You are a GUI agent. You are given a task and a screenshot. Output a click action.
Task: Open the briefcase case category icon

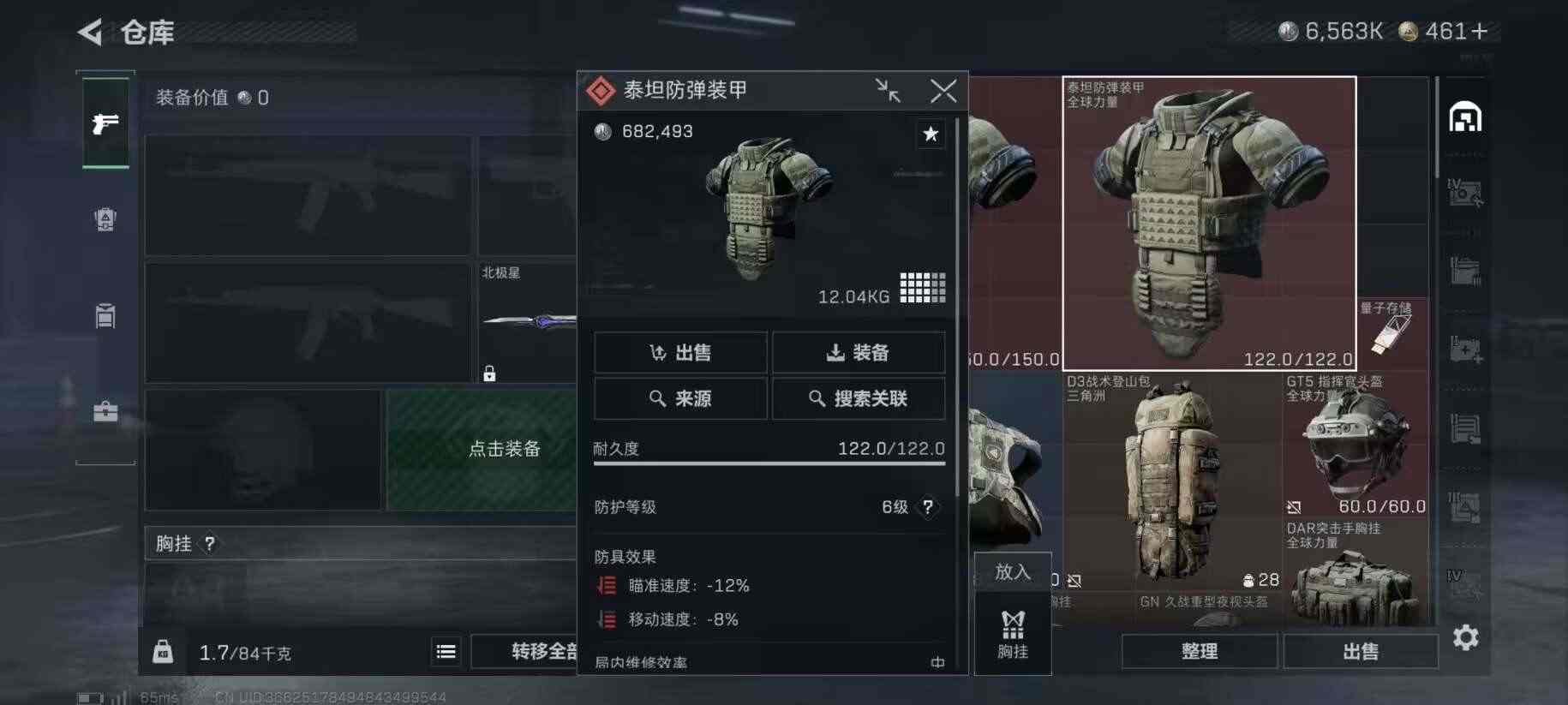coord(105,412)
